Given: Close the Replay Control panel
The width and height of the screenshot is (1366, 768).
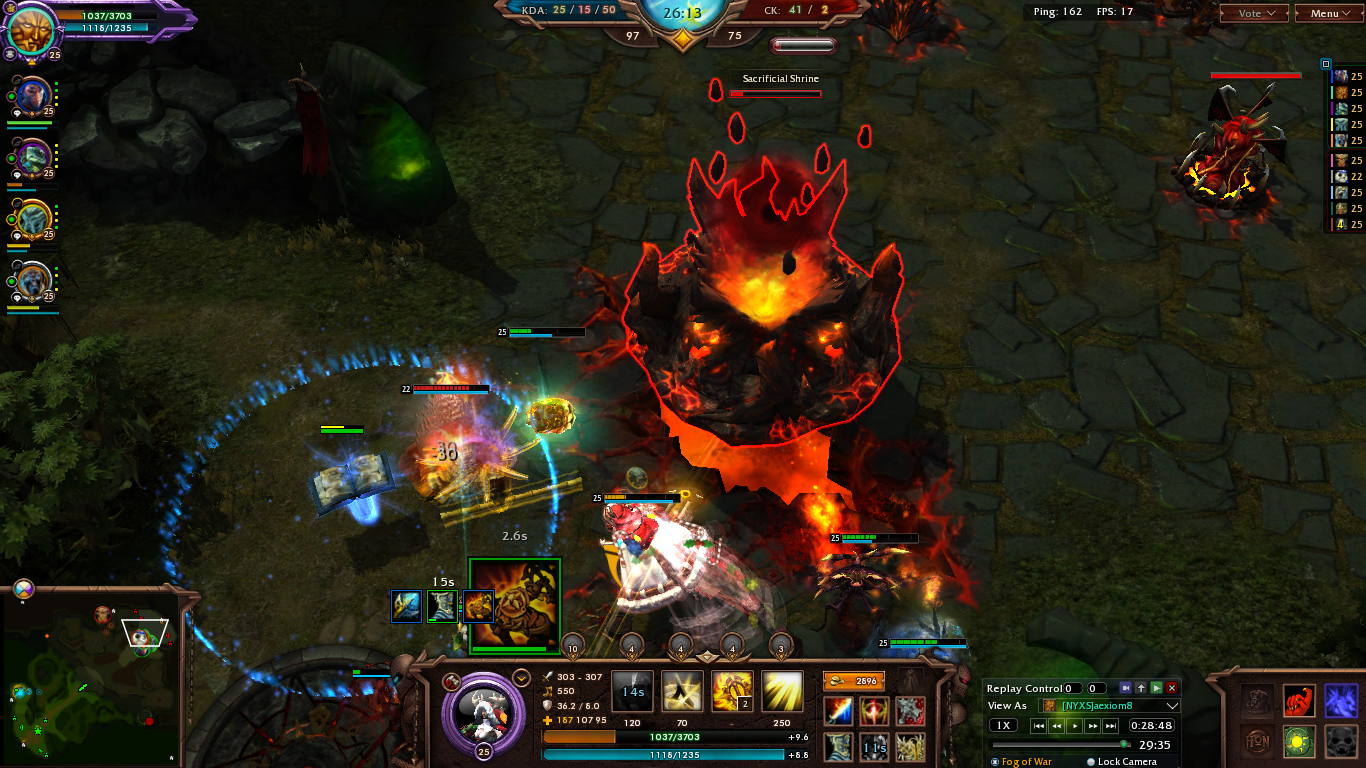Looking at the screenshot, I should tap(1172, 688).
